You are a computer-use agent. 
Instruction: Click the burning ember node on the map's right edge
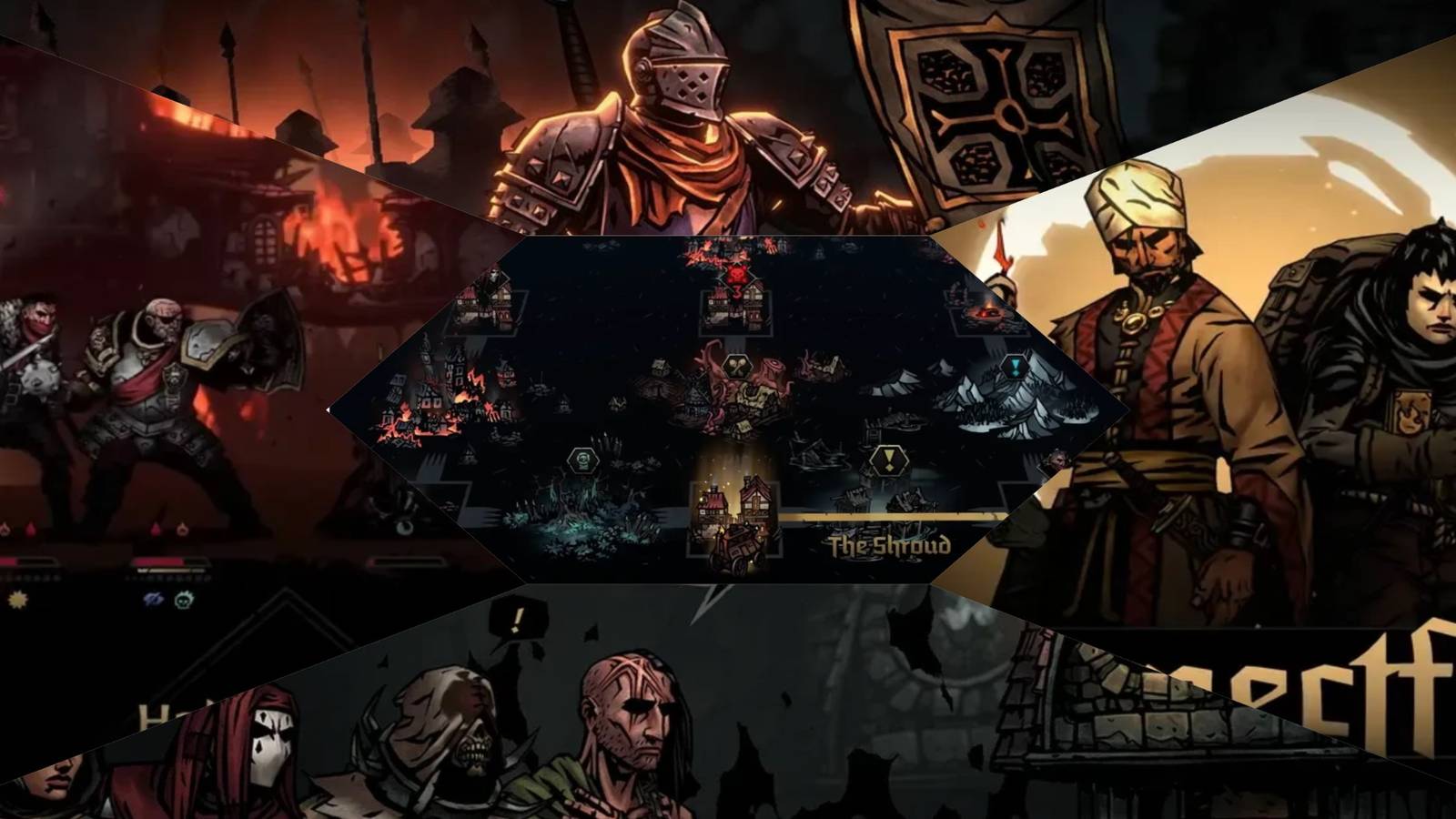tap(989, 314)
